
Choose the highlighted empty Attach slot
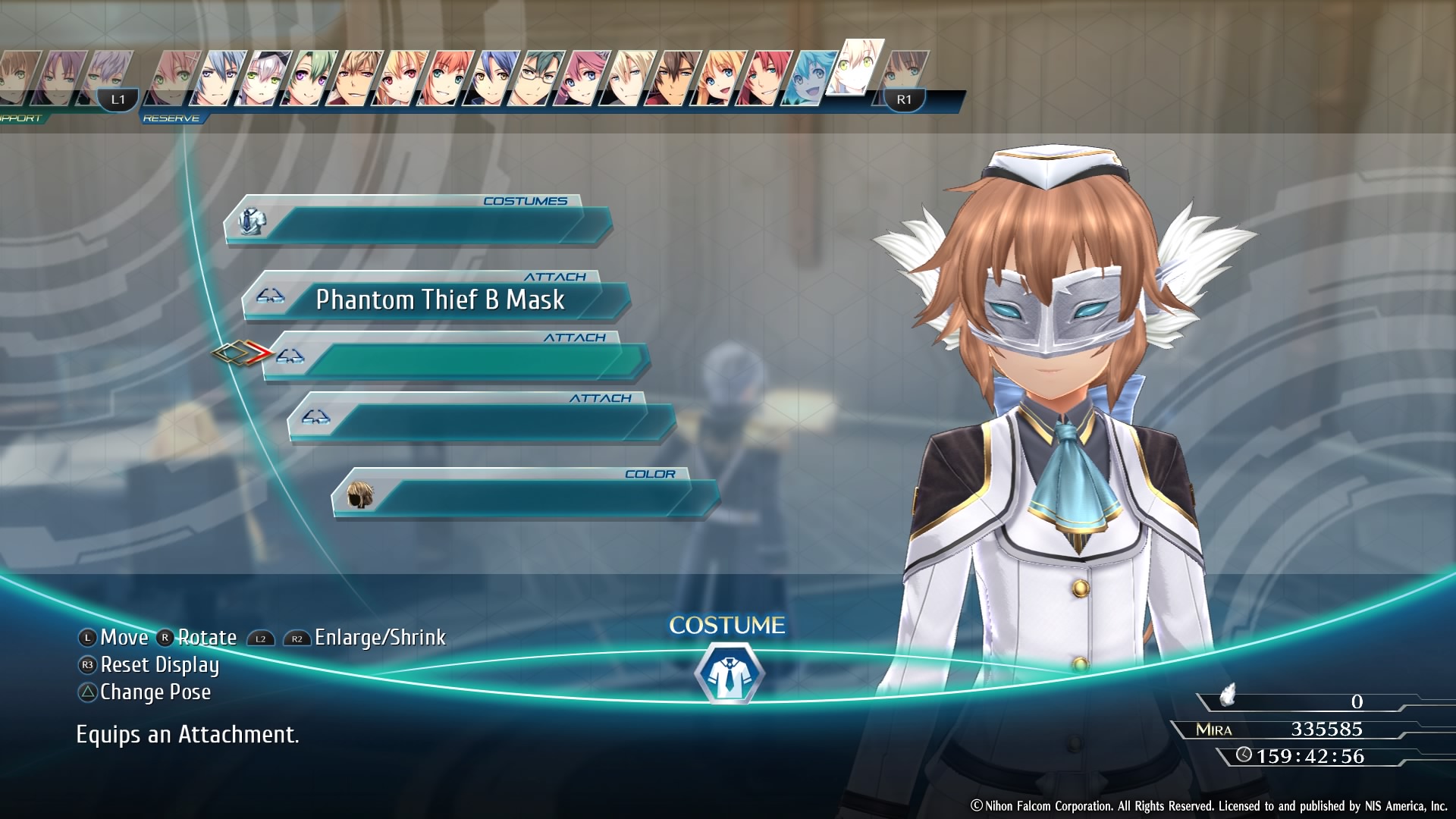tap(455, 359)
